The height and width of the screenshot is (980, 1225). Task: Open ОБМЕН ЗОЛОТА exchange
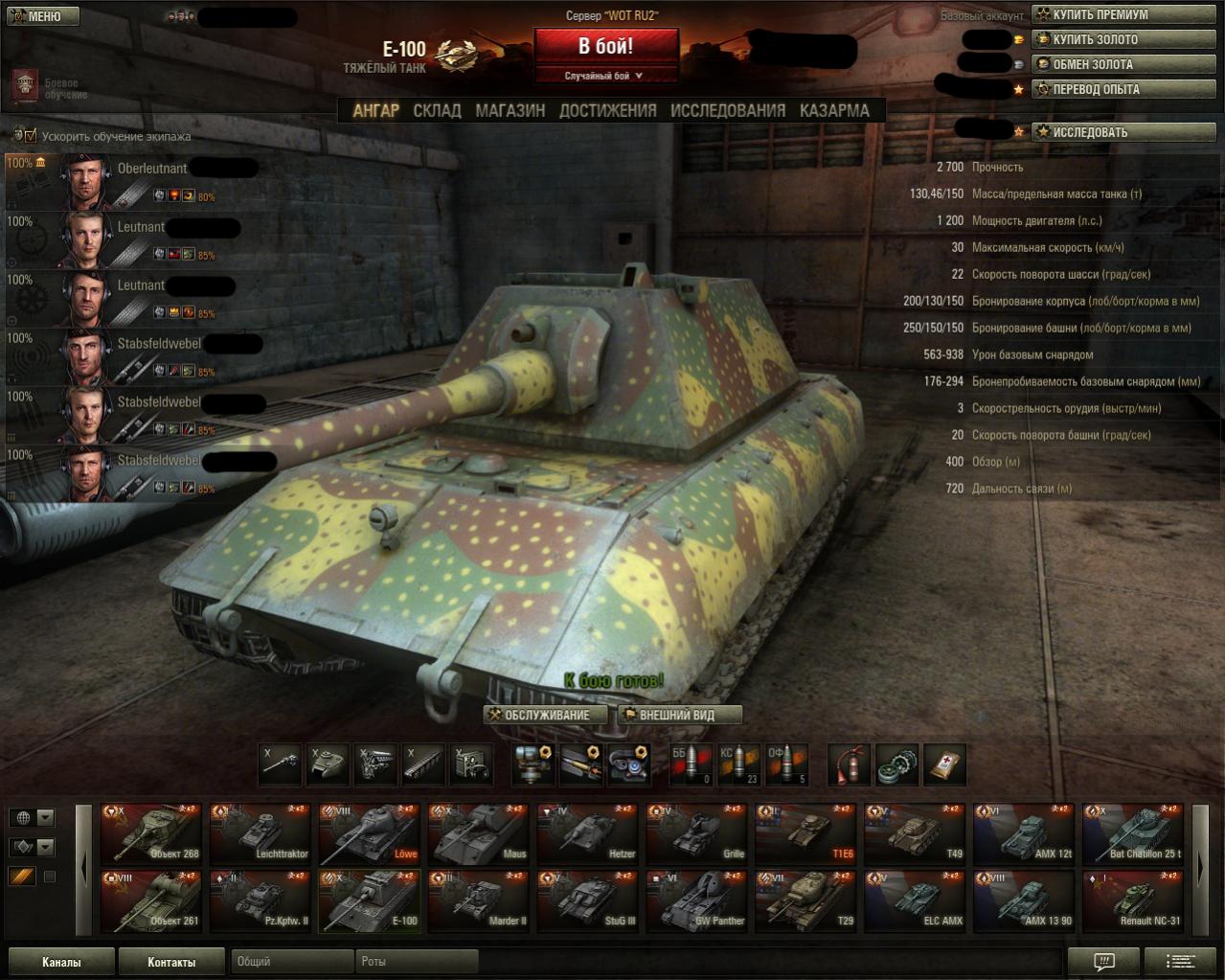click(x=1092, y=64)
